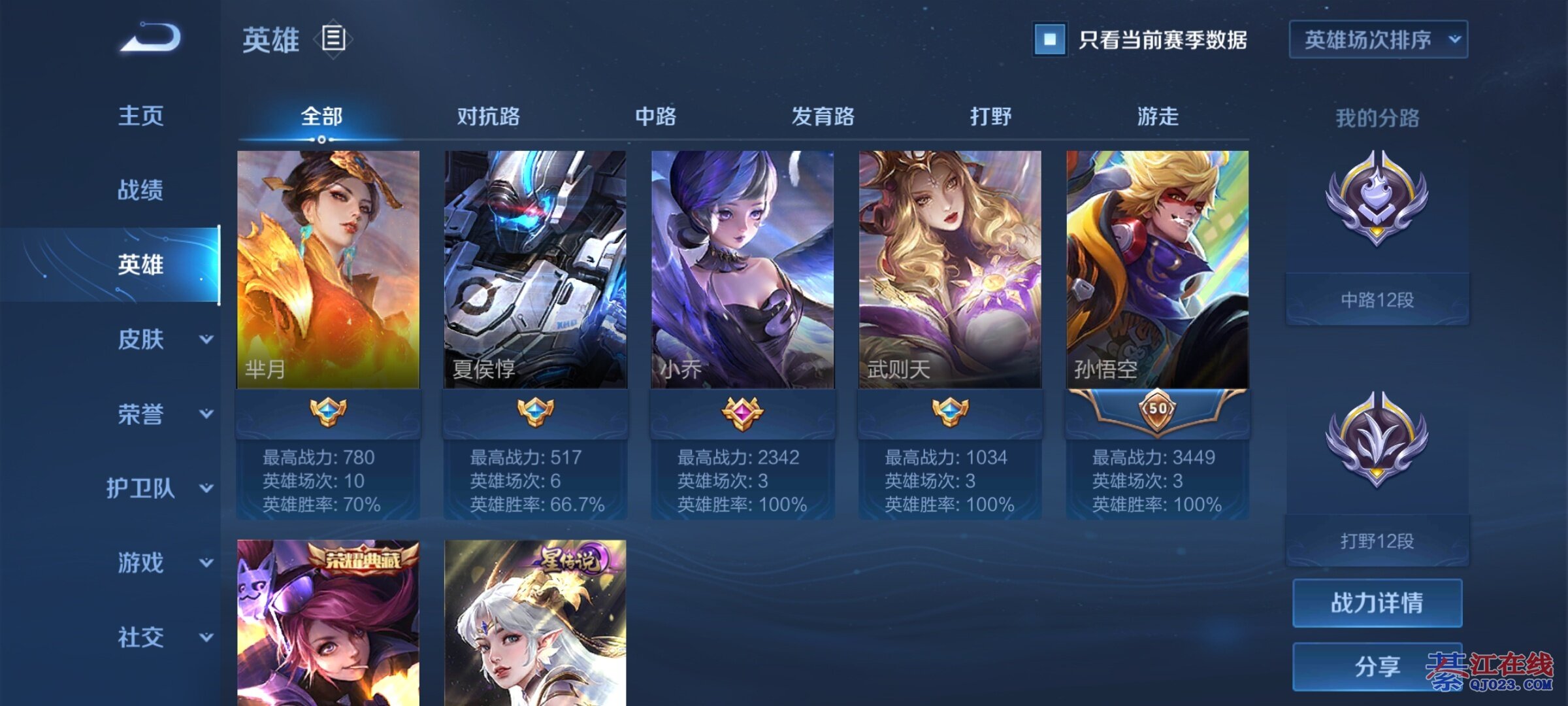Open the 英雄场次排序 sort dropdown
The width and height of the screenshot is (1568, 706).
coord(1378,40)
